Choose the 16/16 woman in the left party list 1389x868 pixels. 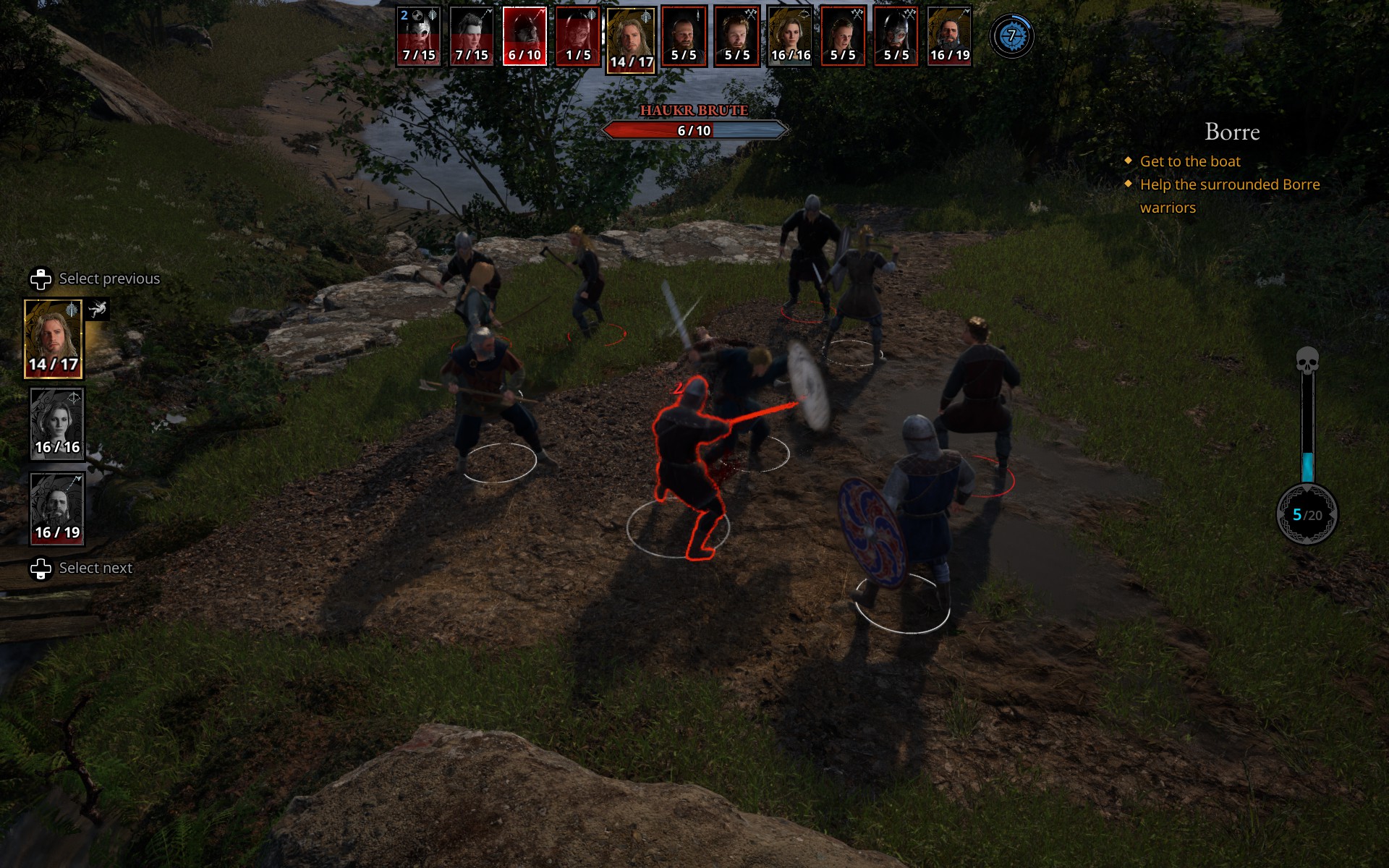pos(57,424)
